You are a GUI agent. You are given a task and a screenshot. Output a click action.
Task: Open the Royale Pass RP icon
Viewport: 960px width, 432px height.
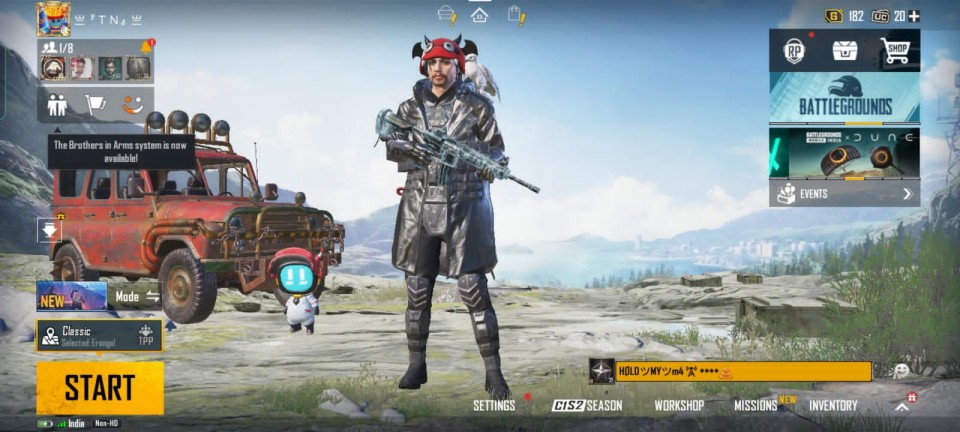(x=794, y=51)
